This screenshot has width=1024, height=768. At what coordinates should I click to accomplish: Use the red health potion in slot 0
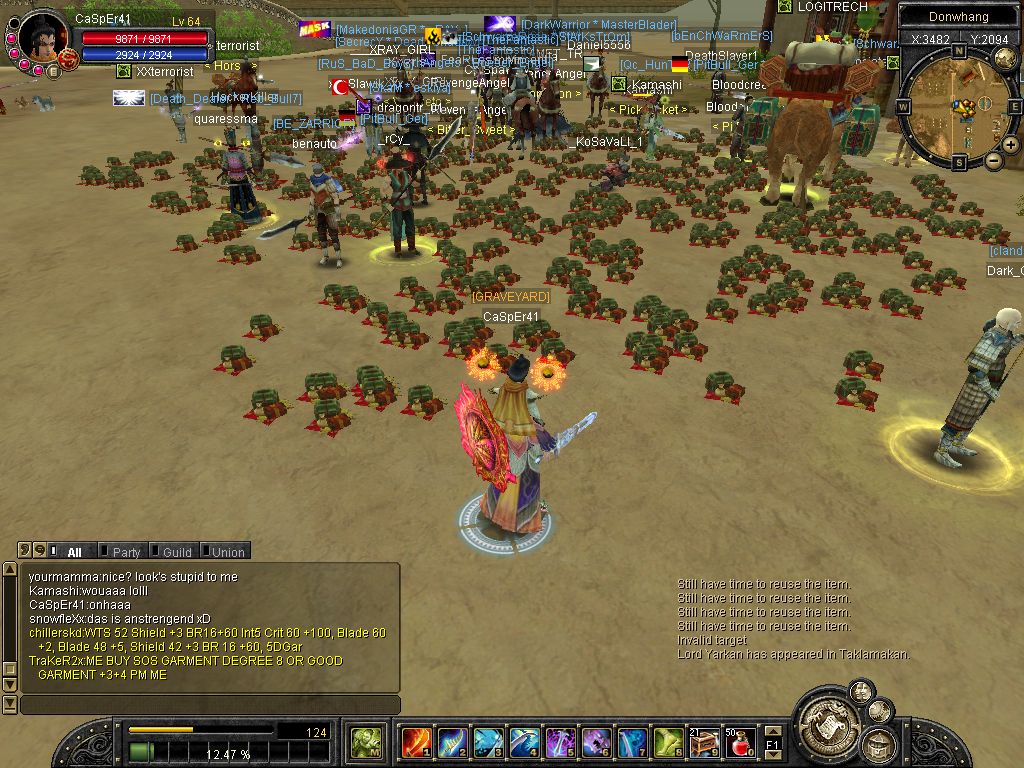pos(740,743)
